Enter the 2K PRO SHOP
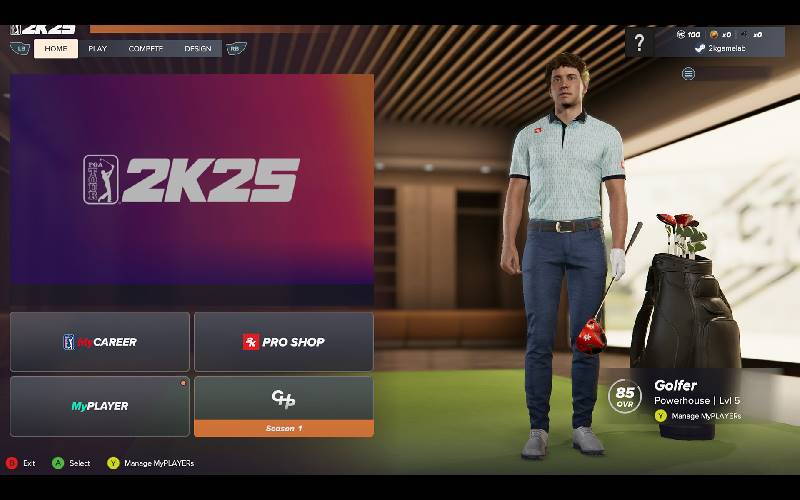 point(284,342)
